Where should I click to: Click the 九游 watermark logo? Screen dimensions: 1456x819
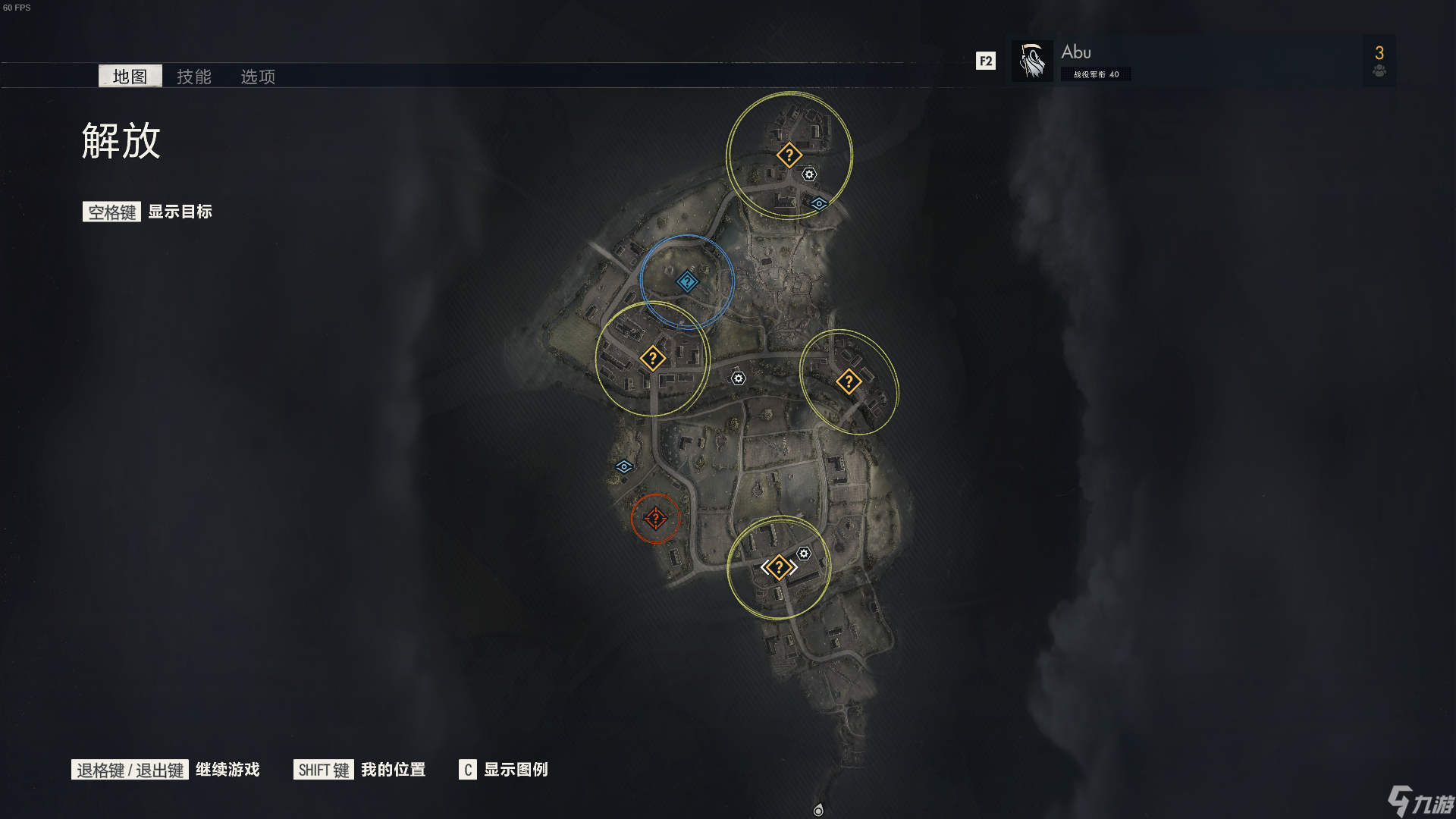click(x=1412, y=799)
